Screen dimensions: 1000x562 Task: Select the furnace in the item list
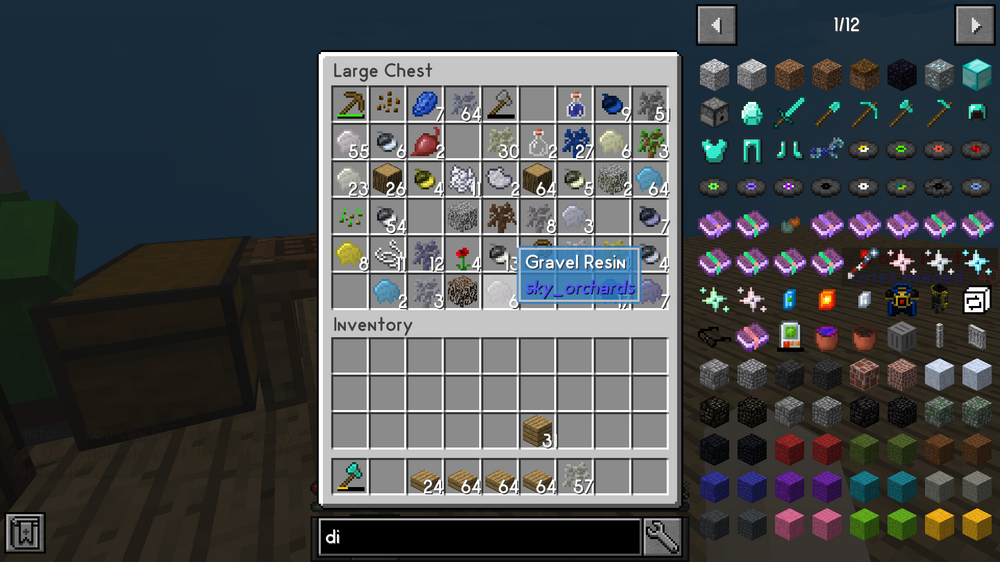(714, 112)
